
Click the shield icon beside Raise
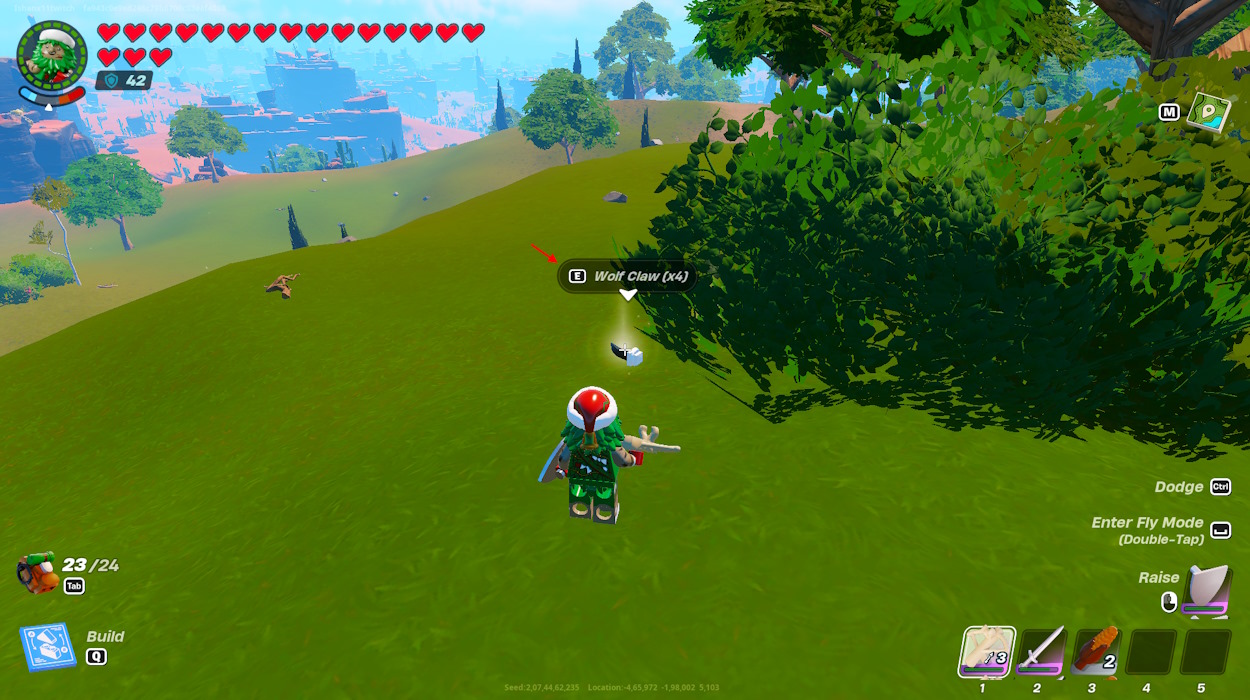coord(1206,590)
